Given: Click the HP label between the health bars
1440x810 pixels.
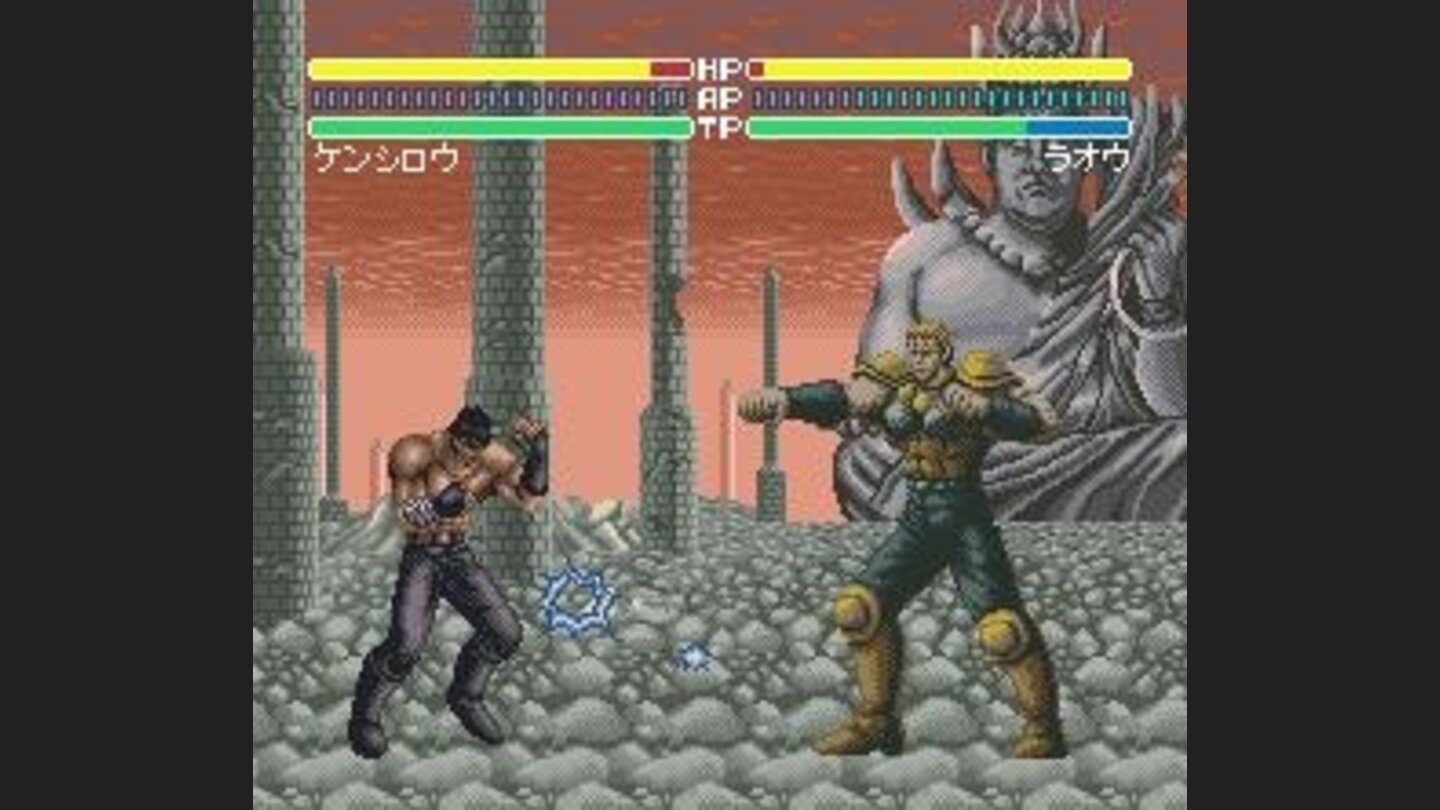Looking at the screenshot, I should (x=719, y=70).
